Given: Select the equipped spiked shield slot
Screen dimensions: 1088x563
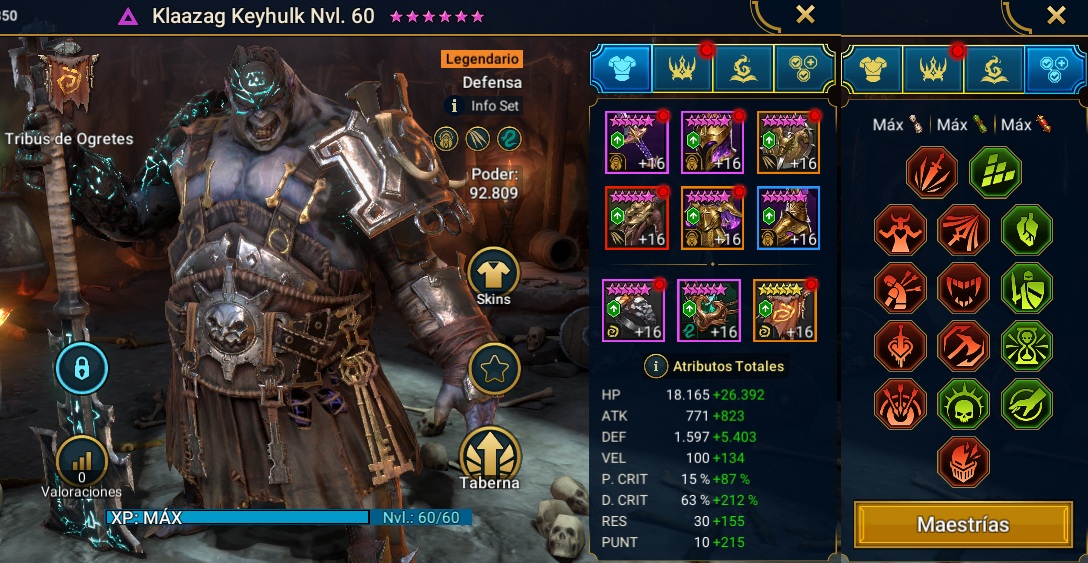Looking at the screenshot, I should 787,142.
